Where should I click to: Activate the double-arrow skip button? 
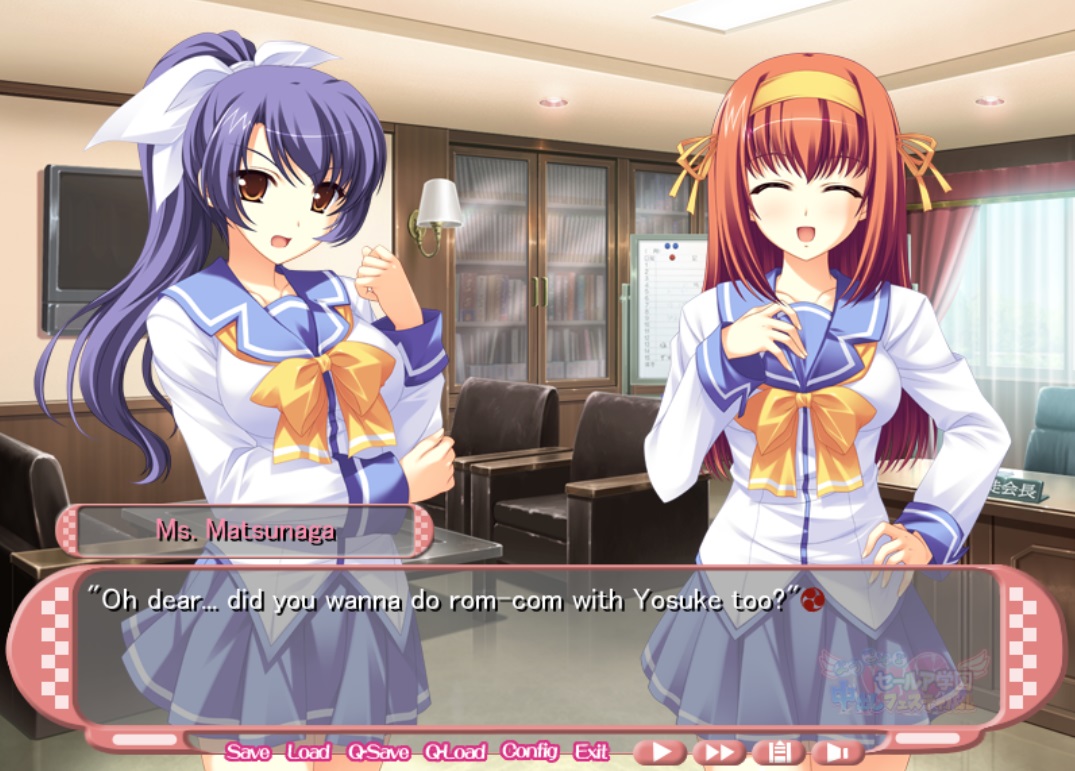(x=719, y=752)
